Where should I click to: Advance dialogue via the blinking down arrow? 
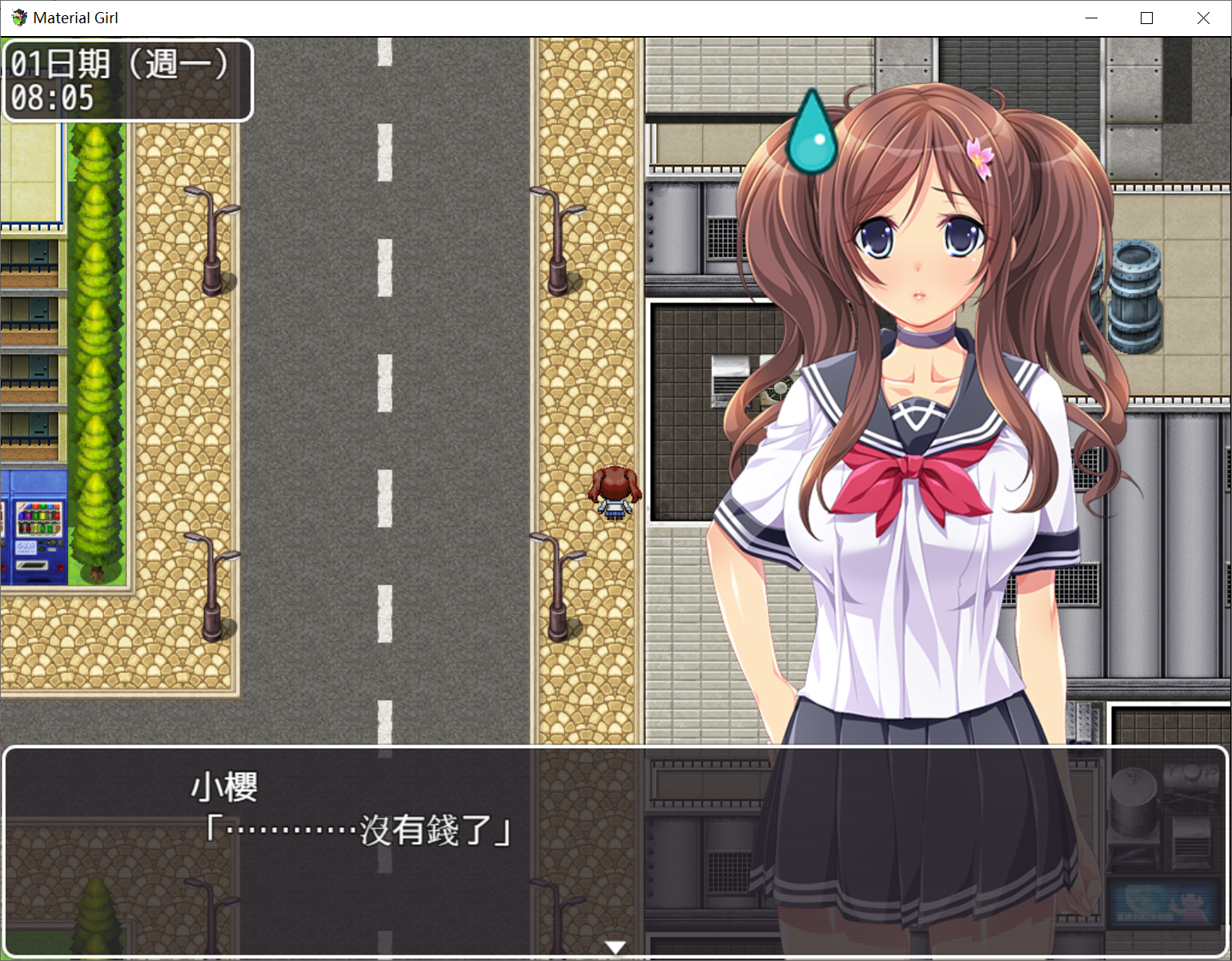pos(615,947)
